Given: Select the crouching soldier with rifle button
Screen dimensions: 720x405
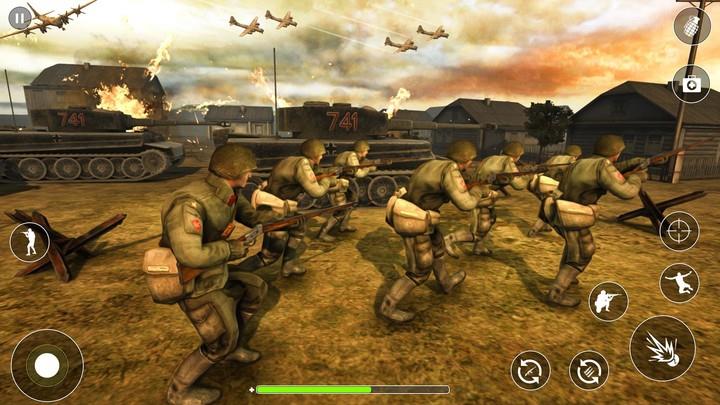Looking at the screenshot, I should pyautogui.click(x=608, y=301).
